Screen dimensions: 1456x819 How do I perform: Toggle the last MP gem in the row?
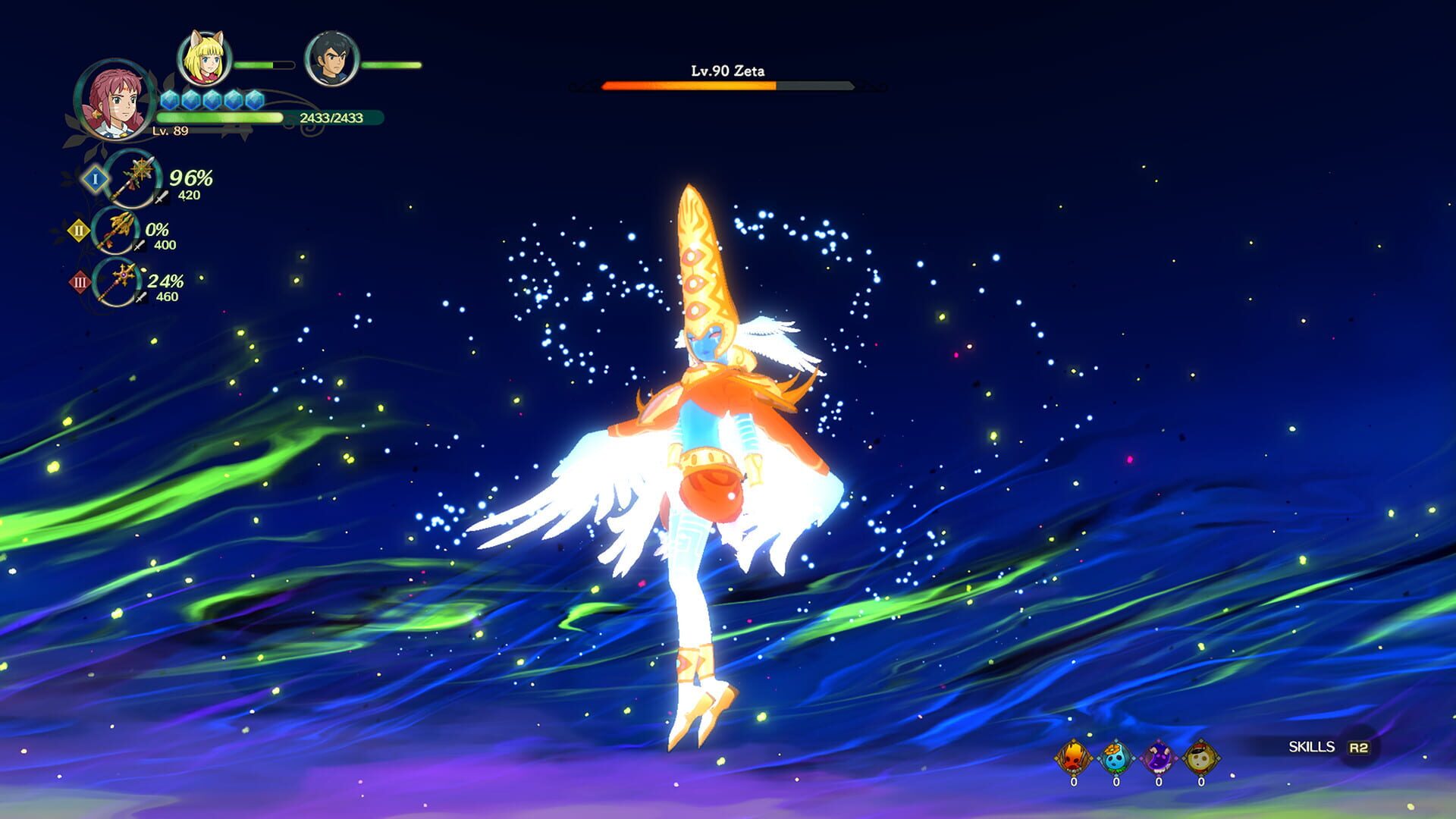pyautogui.click(x=255, y=98)
